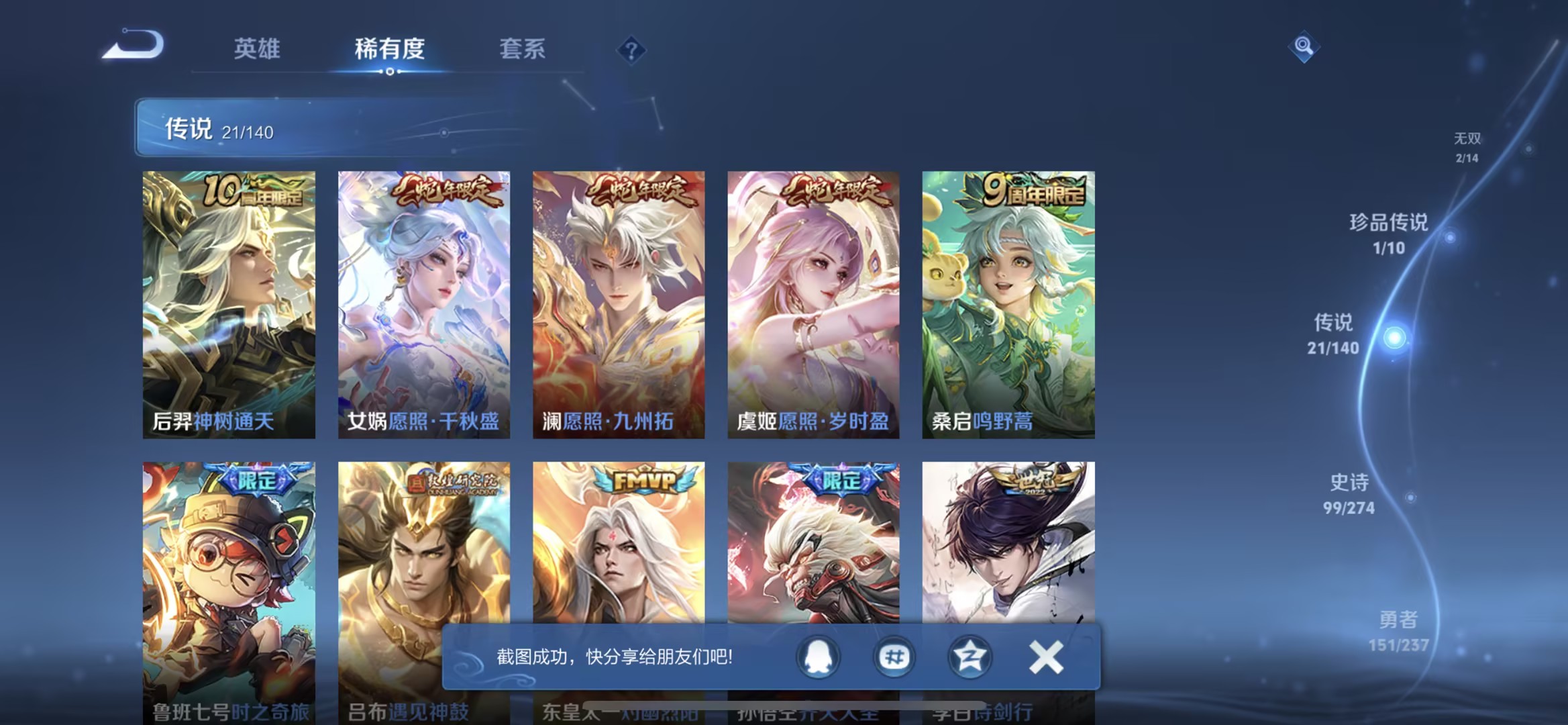Share screenshot via QQ penguin icon

point(817,659)
